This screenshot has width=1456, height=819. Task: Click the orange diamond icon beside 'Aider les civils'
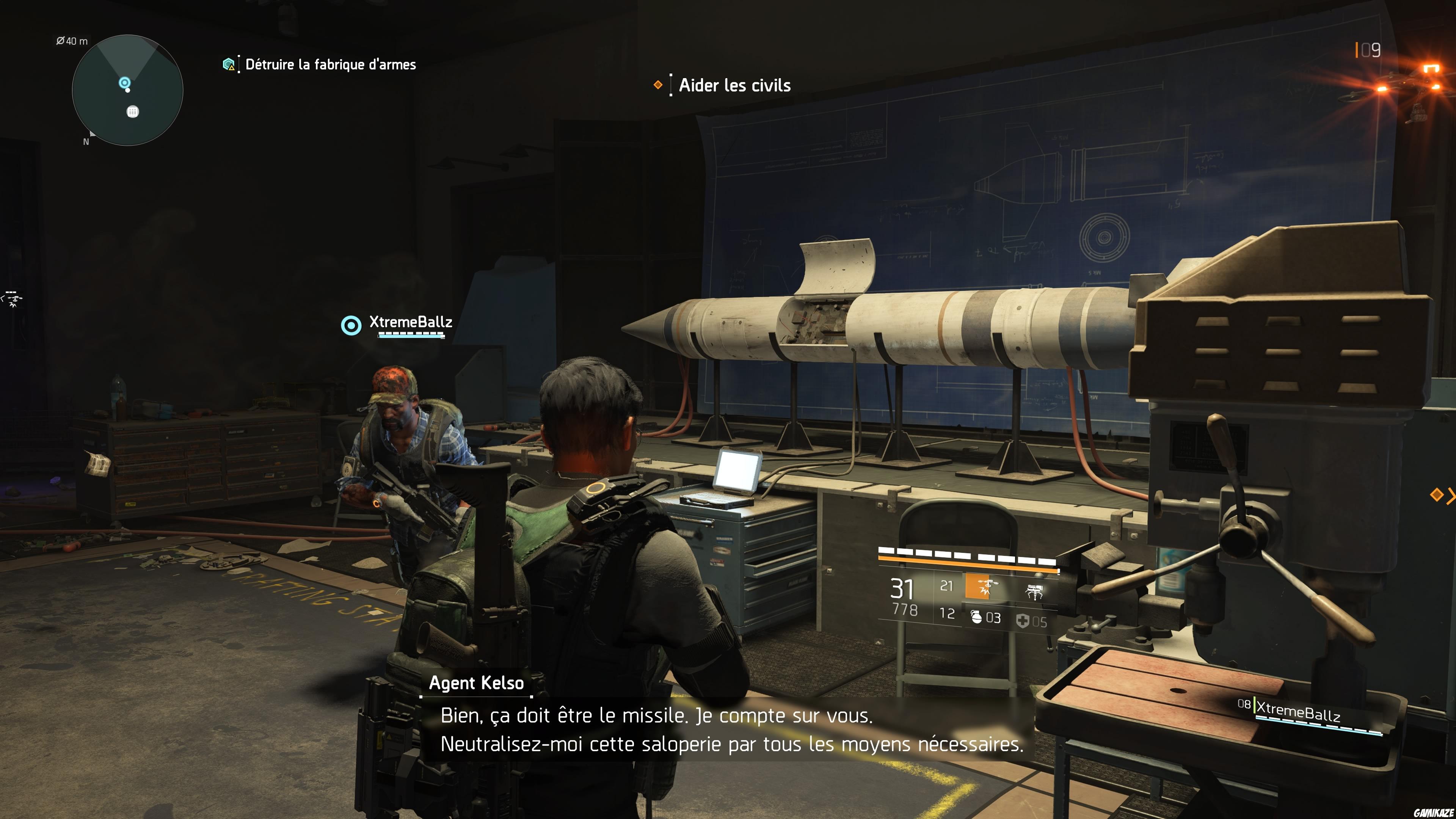coord(659,84)
